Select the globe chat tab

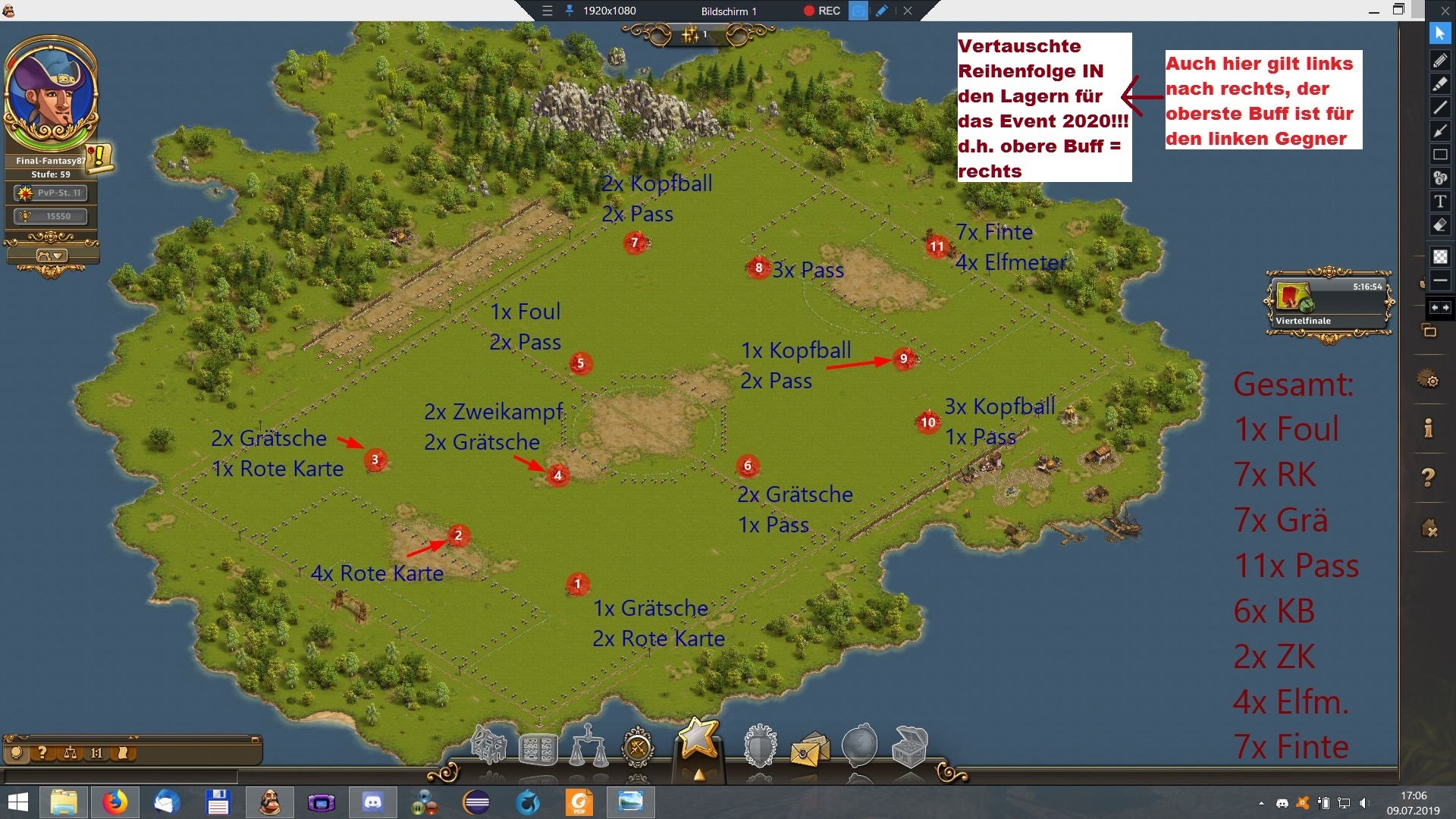pos(17,753)
